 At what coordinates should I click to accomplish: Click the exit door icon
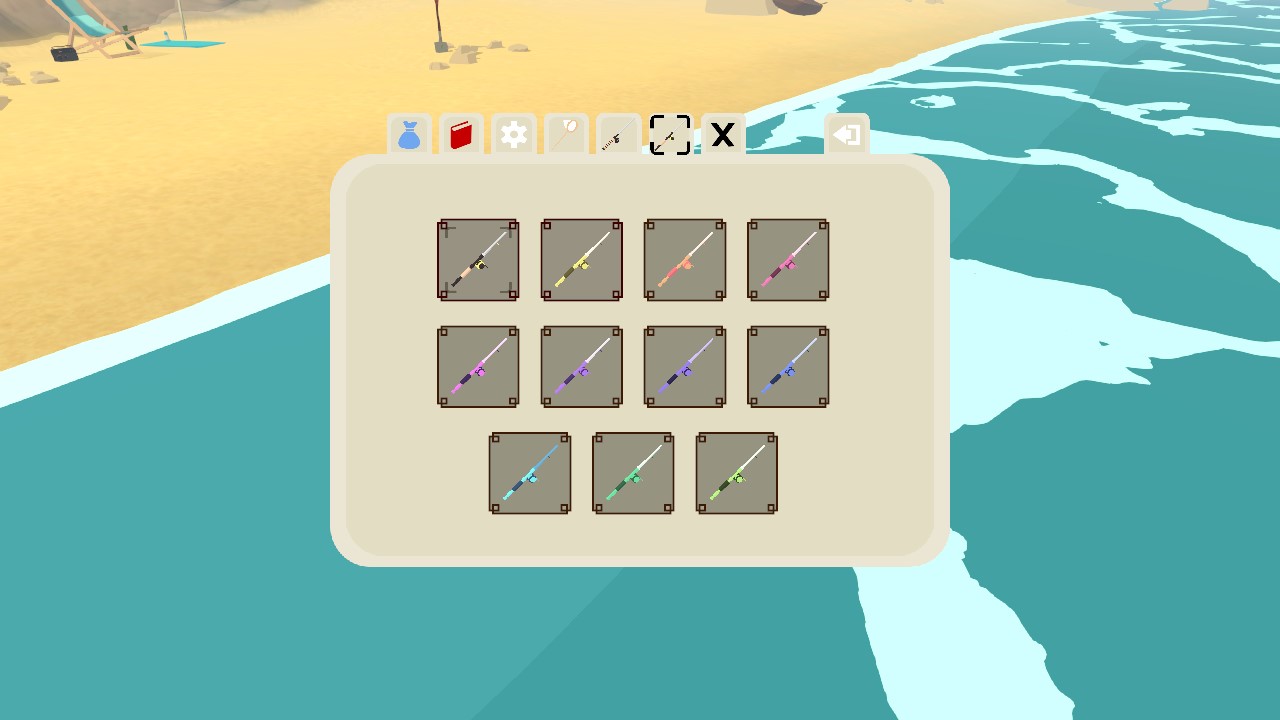pyautogui.click(x=846, y=135)
